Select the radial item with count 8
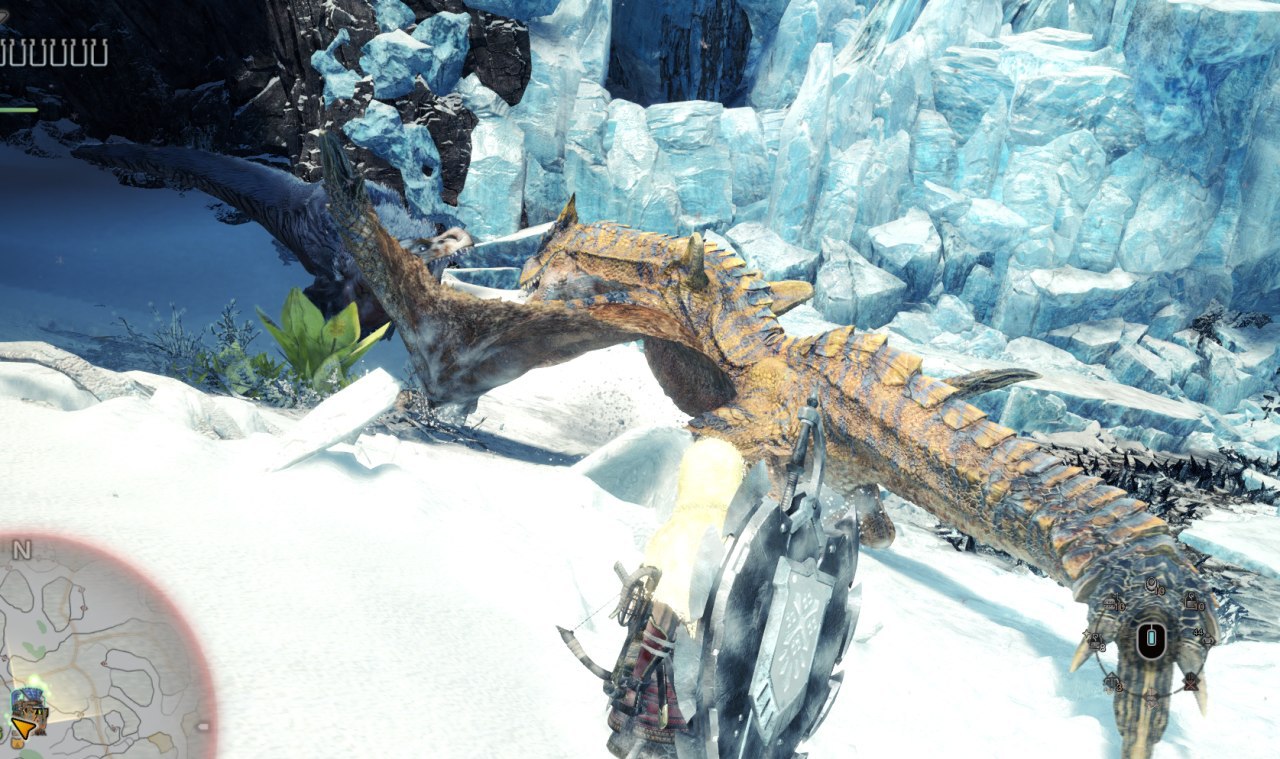Image resolution: width=1280 pixels, height=759 pixels. coord(1095,641)
